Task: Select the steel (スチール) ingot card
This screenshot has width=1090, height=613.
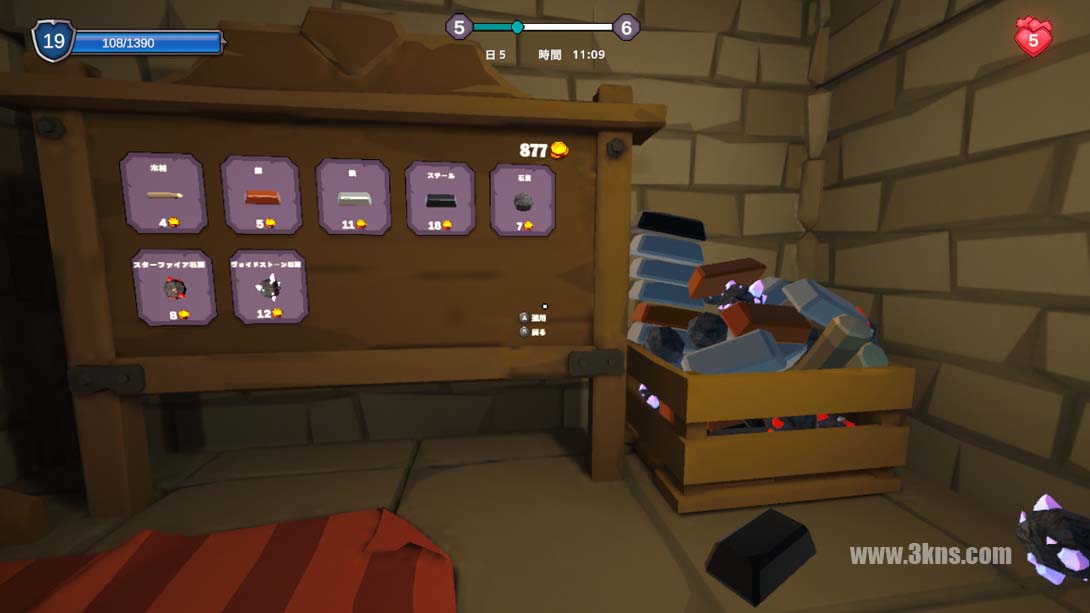Action: click(x=440, y=199)
